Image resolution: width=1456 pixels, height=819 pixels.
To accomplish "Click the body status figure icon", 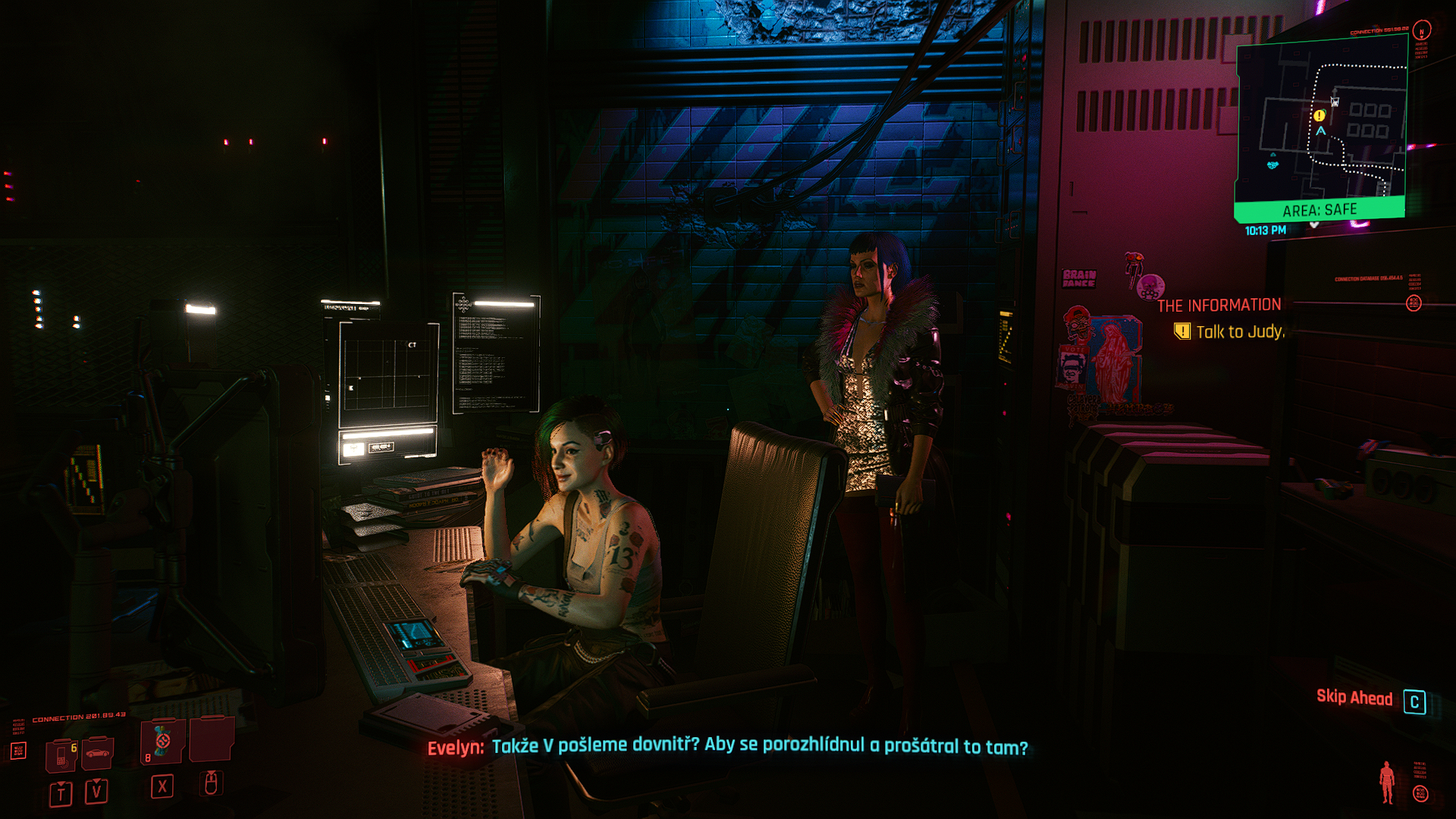I will coord(1387,782).
